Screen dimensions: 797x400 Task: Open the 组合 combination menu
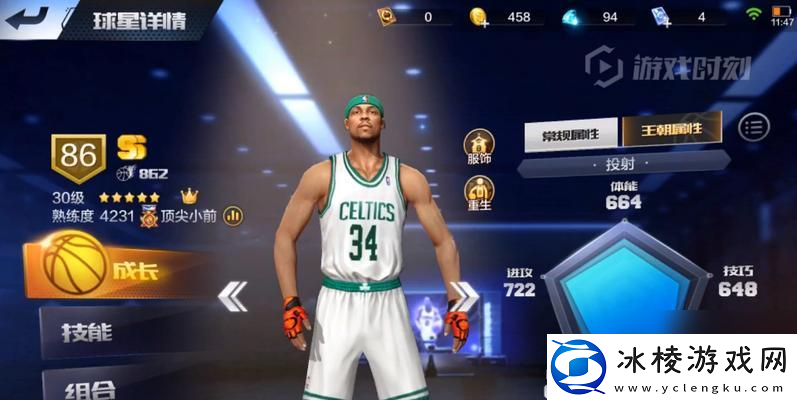pyautogui.click(x=100, y=387)
